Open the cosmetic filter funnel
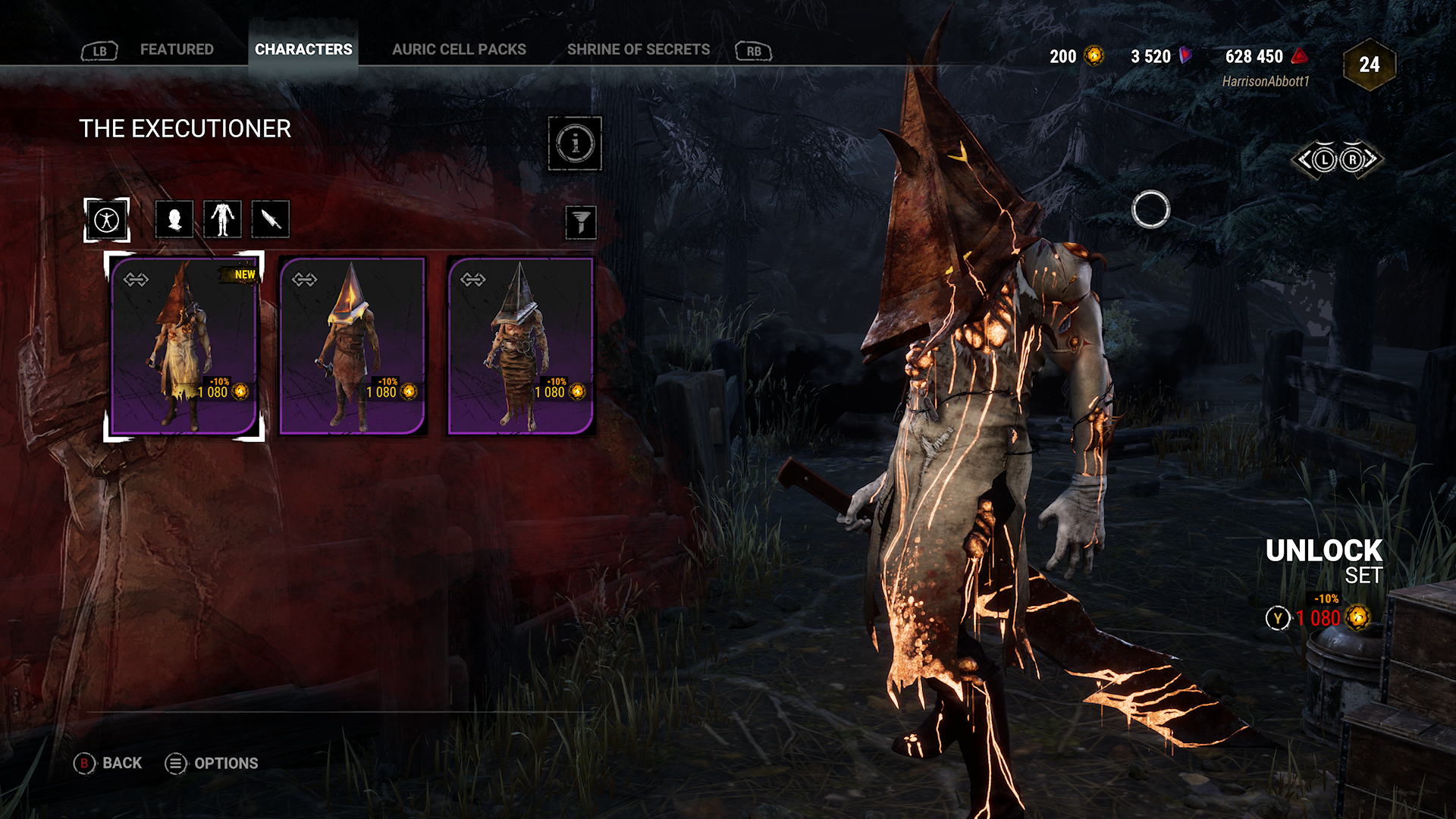This screenshot has height=819, width=1456. tap(581, 223)
